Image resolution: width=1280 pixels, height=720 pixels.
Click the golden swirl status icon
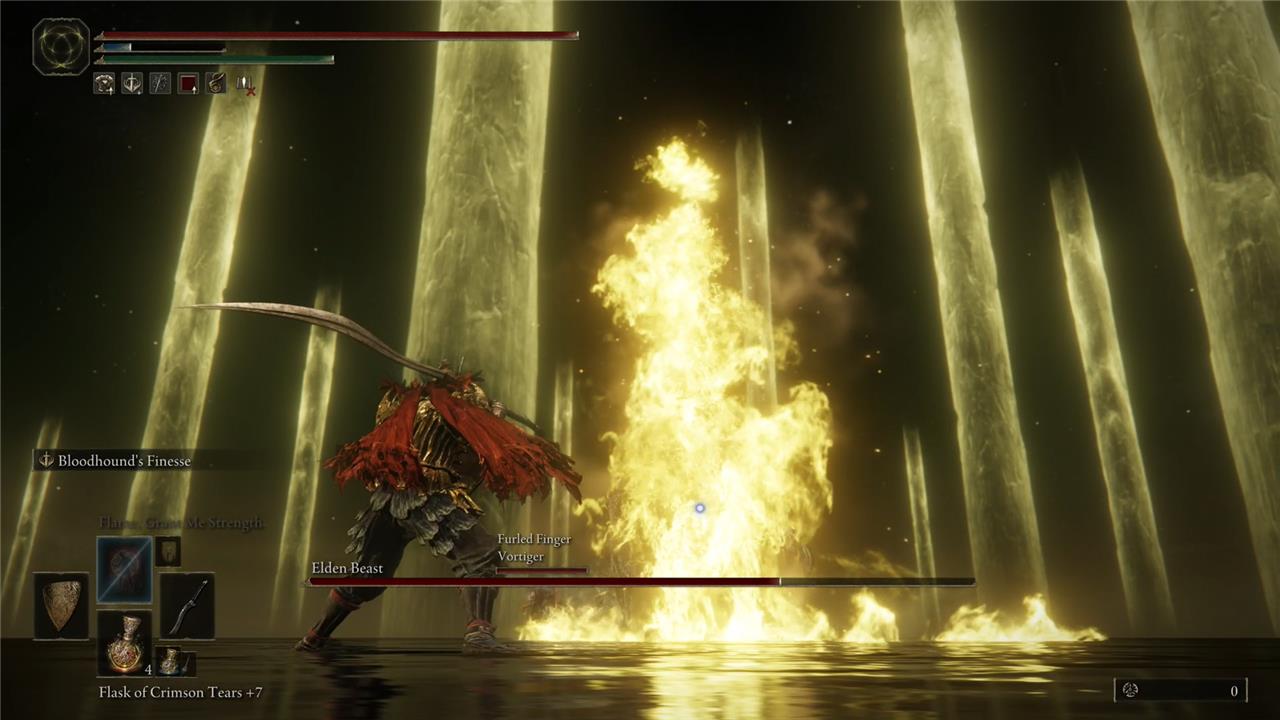(104, 84)
